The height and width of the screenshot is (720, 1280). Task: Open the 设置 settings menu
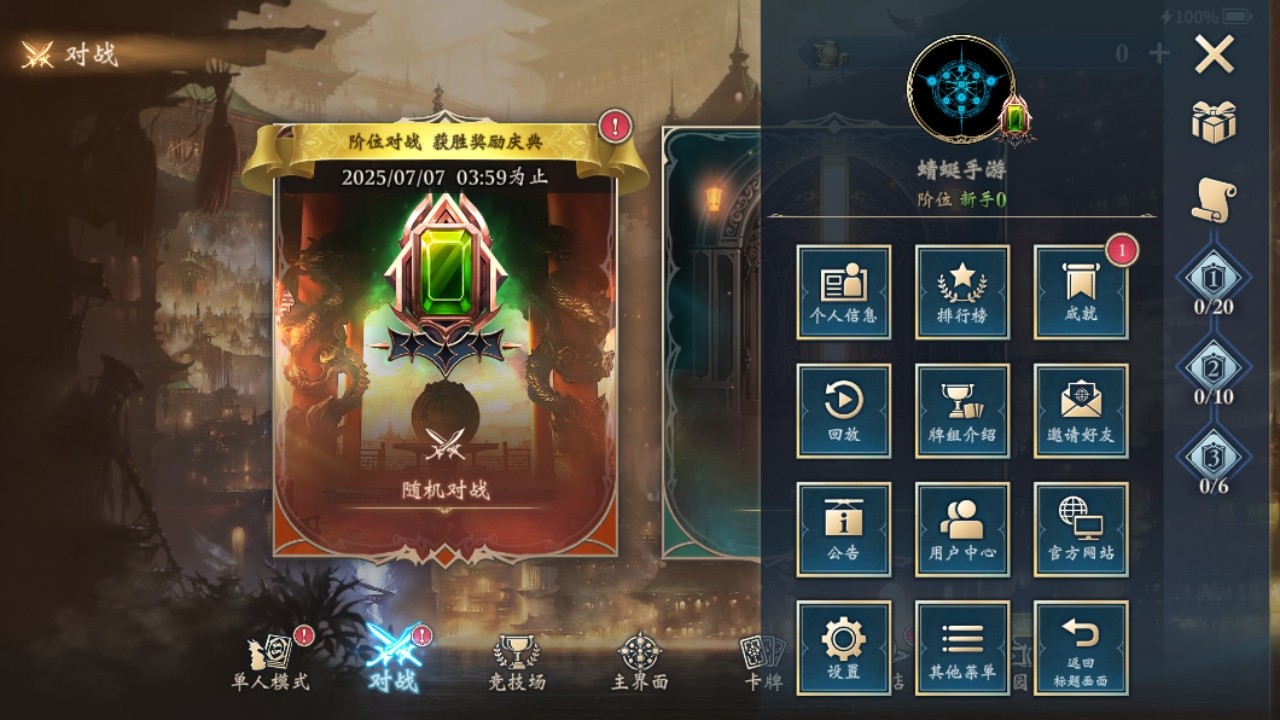pos(844,647)
